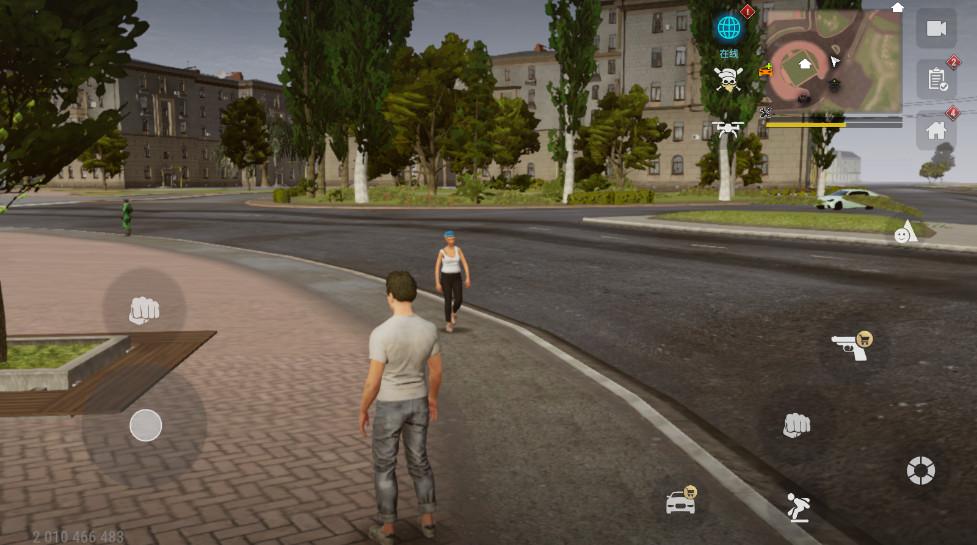Toggle the video camera button
977x545 pixels.
936,28
